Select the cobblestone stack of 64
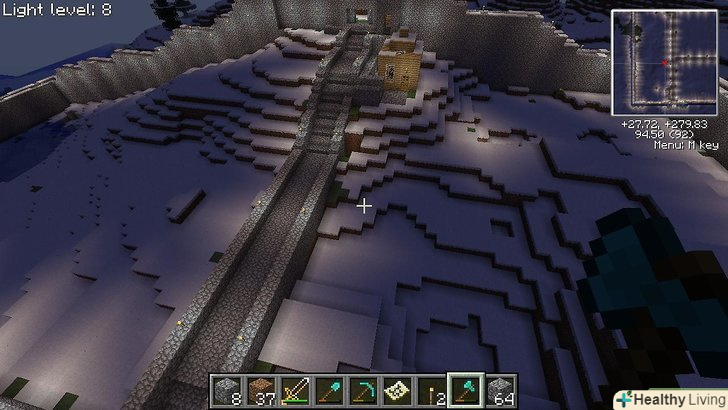The image size is (728, 410). pos(499,390)
